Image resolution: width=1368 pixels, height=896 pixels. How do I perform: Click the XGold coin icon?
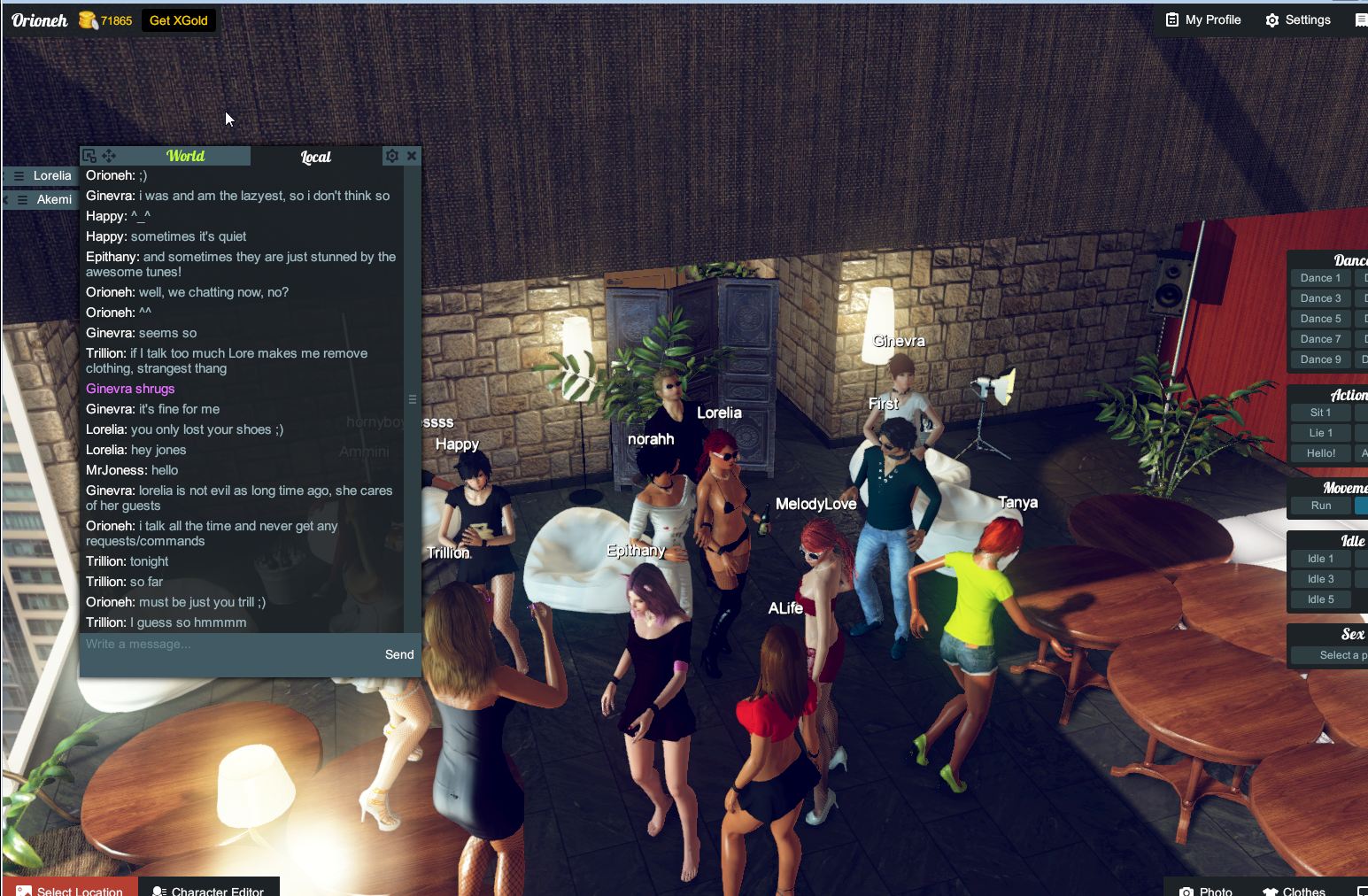coord(87,19)
